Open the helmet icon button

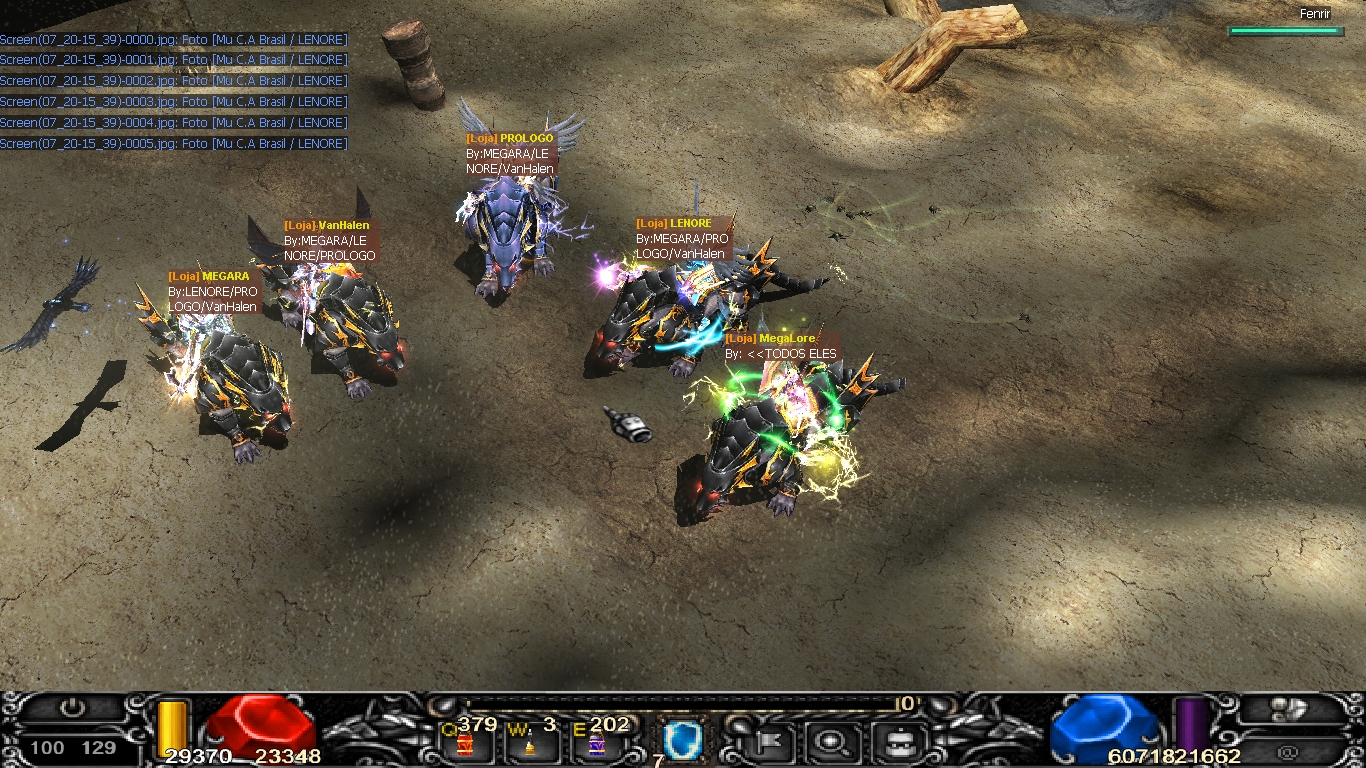point(894,742)
